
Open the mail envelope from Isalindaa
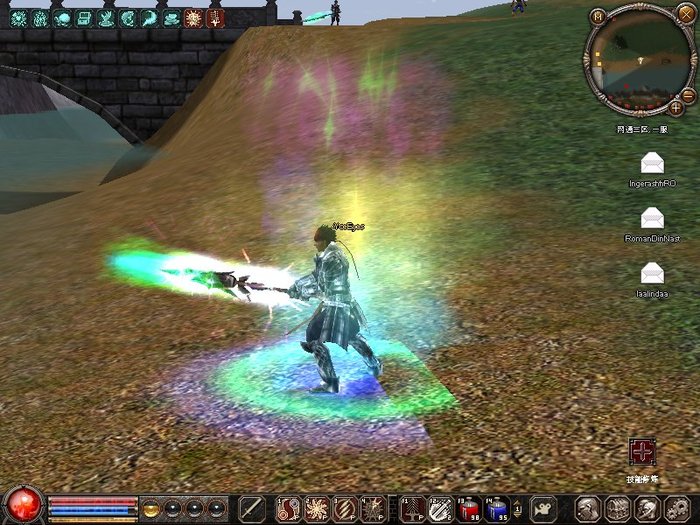[652, 271]
